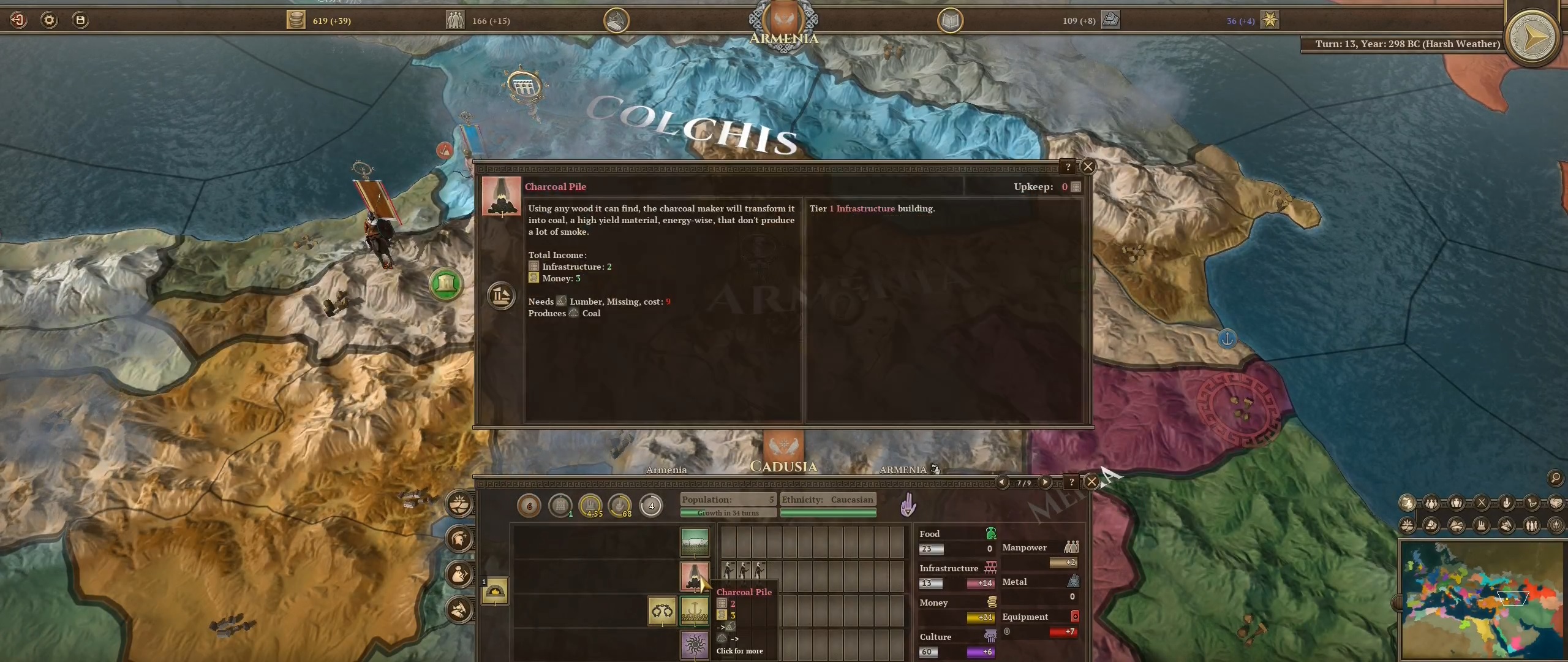This screenshot has height=662, width=1568.
Task: Open the settings gear
Action: click(49, 20)
